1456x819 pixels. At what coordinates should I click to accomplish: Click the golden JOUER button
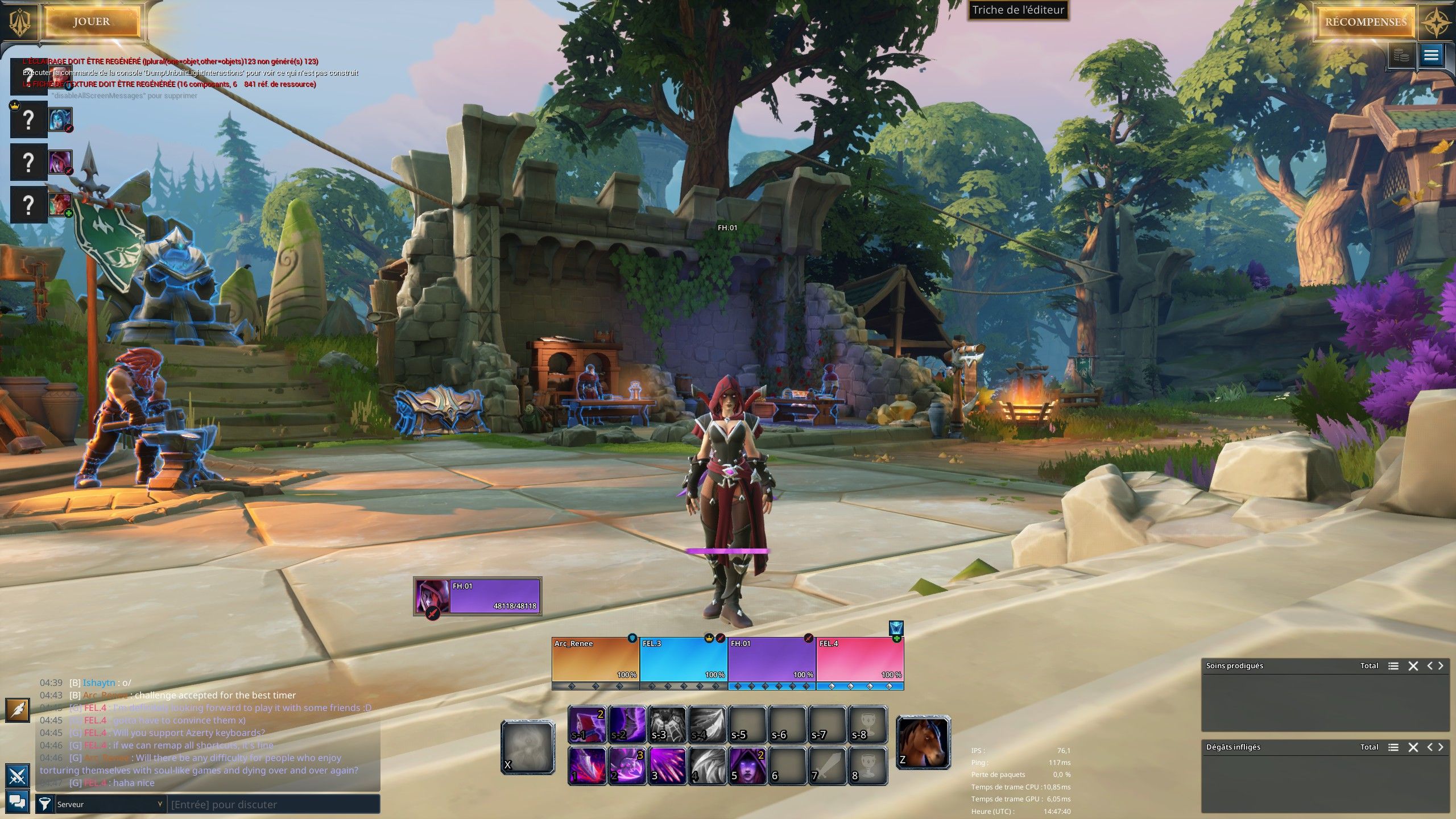point(92,22)
